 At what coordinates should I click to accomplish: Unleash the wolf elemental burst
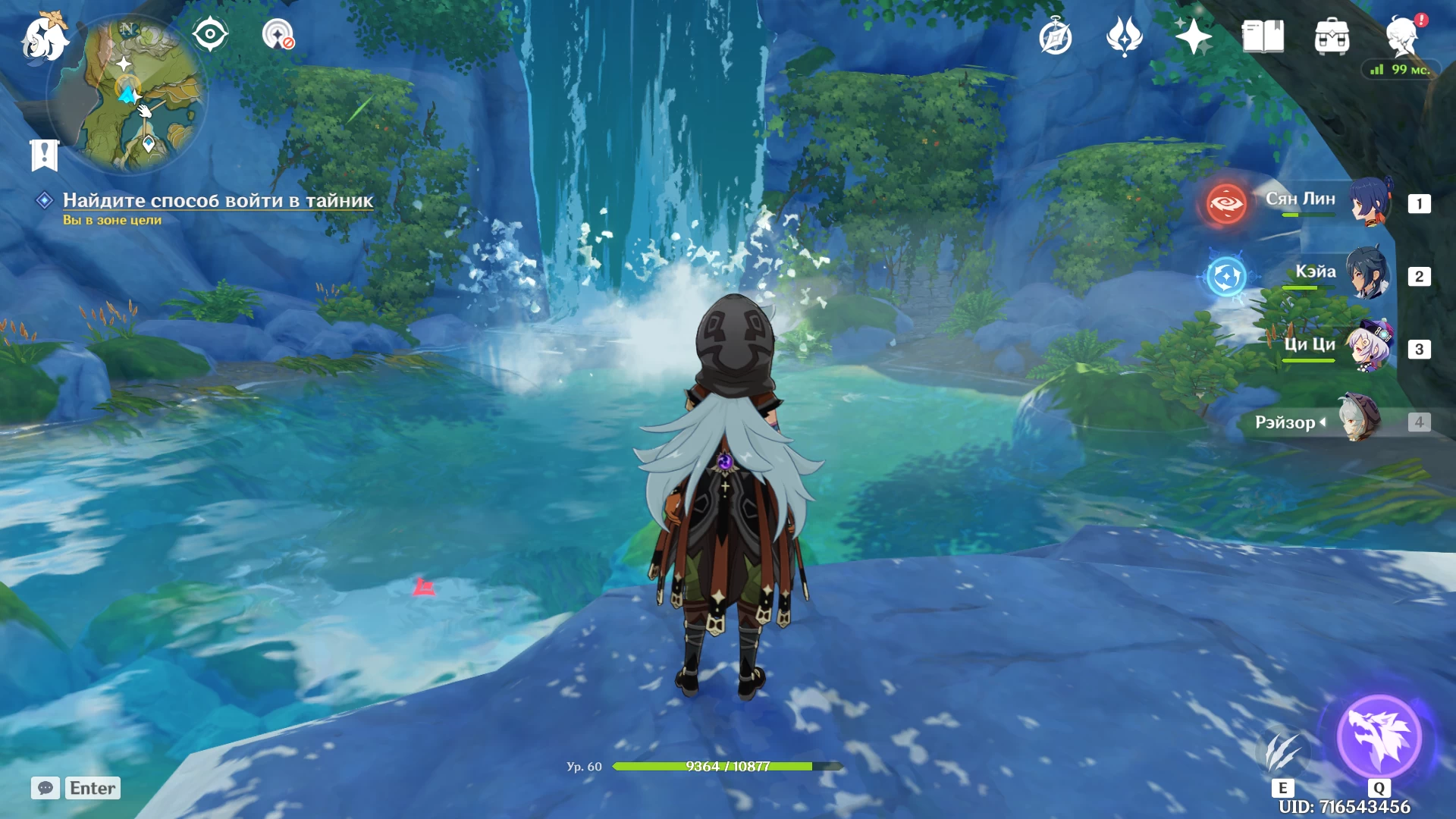(x=1379, y=737)
